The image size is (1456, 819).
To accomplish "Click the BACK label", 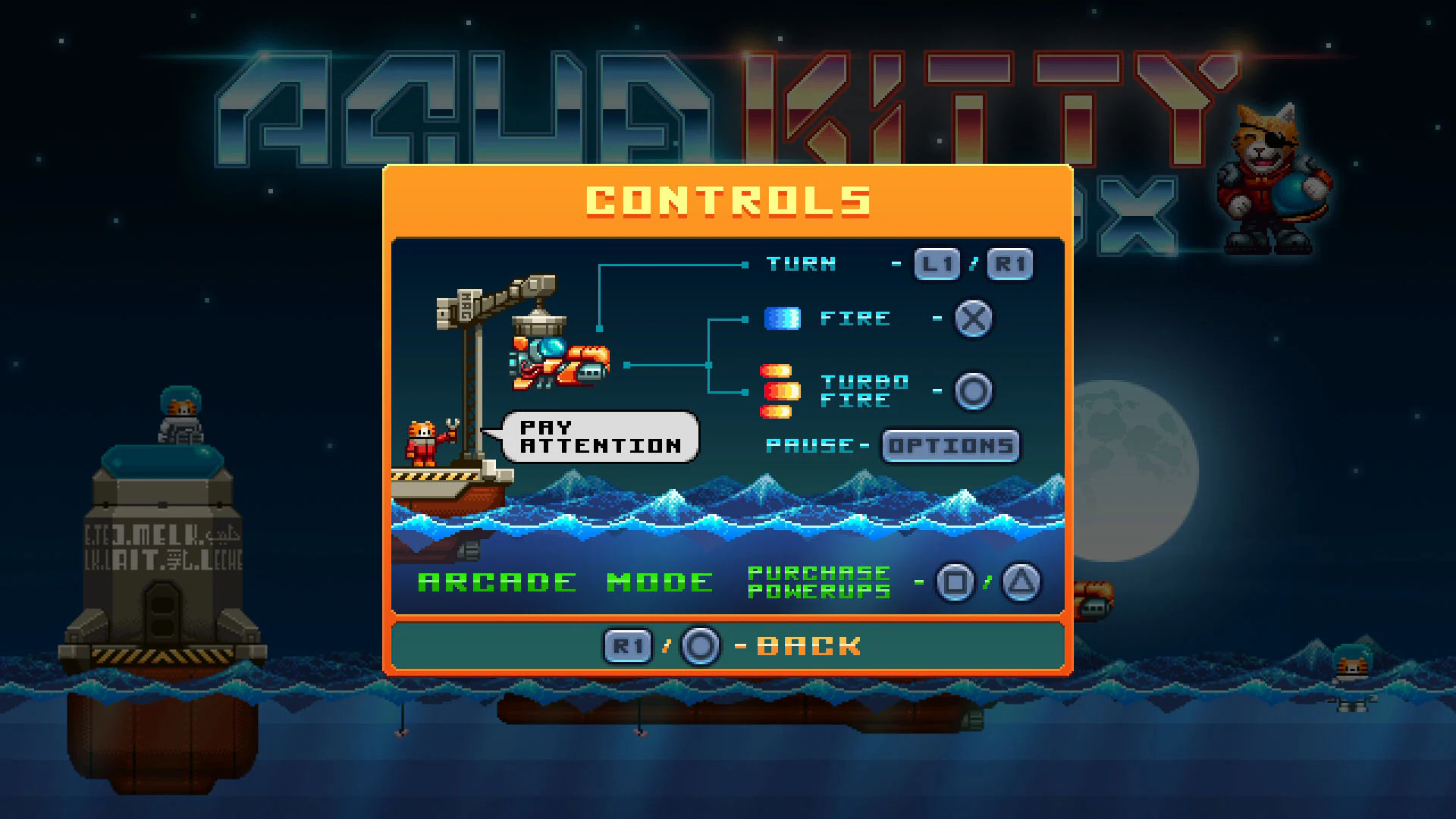I will coord(808,645).
